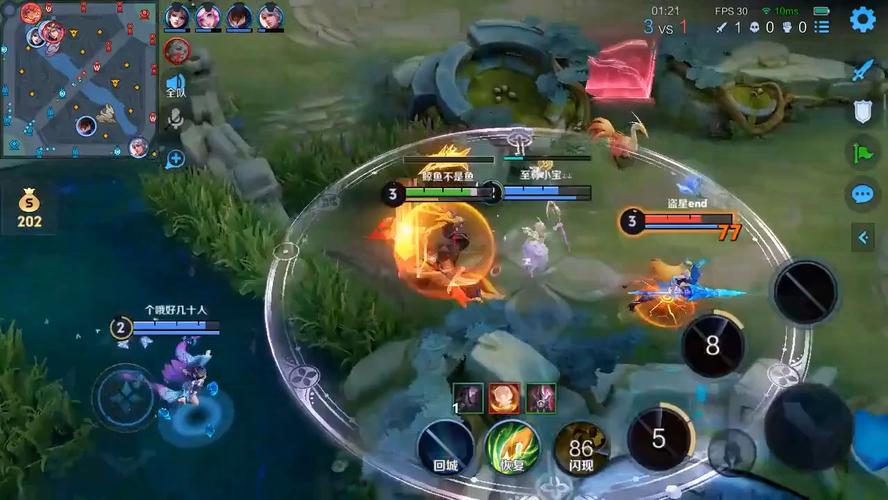Tap the minimap
888x500 pixels.
point(78,78)
